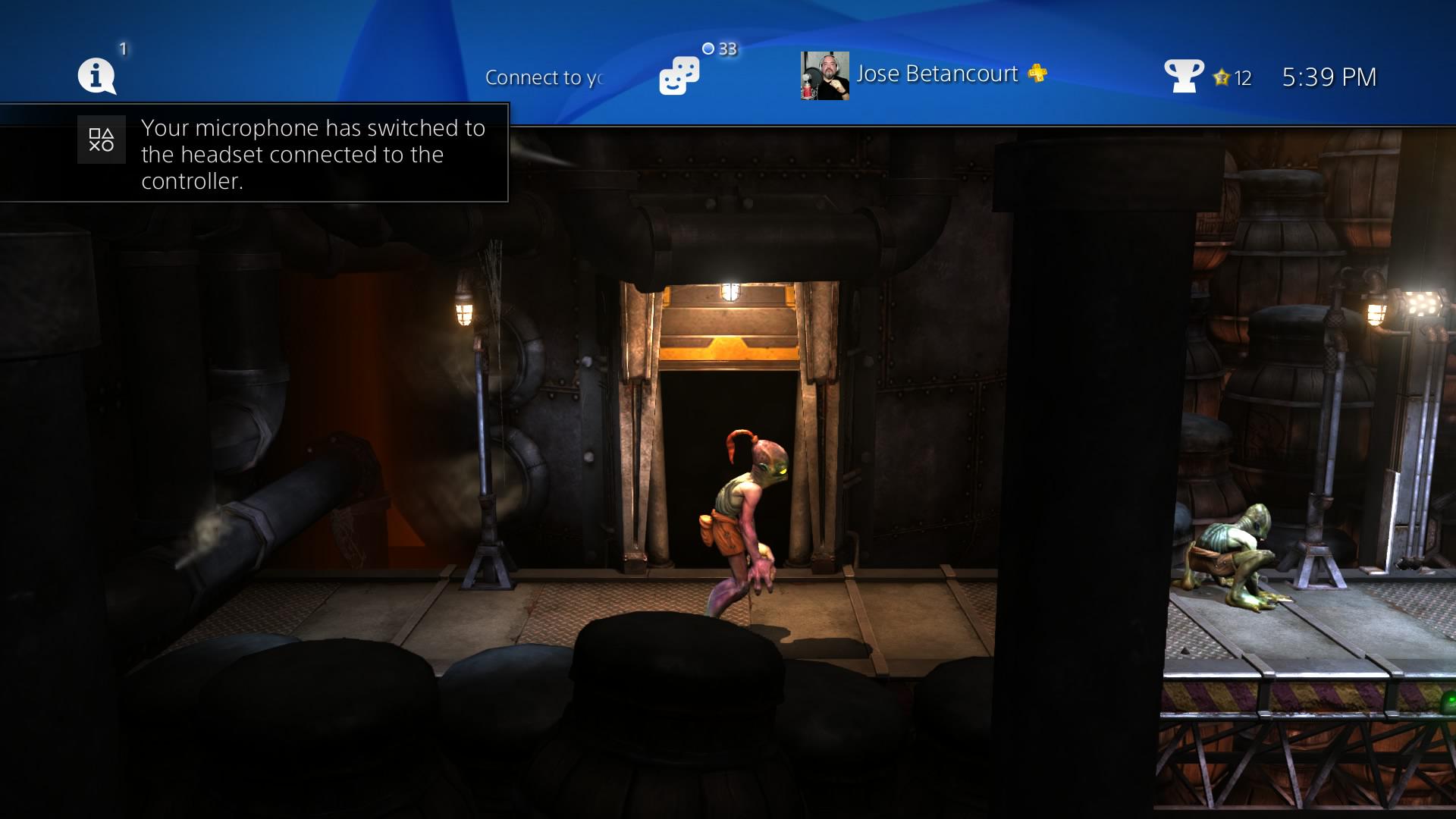This screenshot has height=819, width=1456.
Task: Open the friends smiley faces icon
Action: (679, 76)
